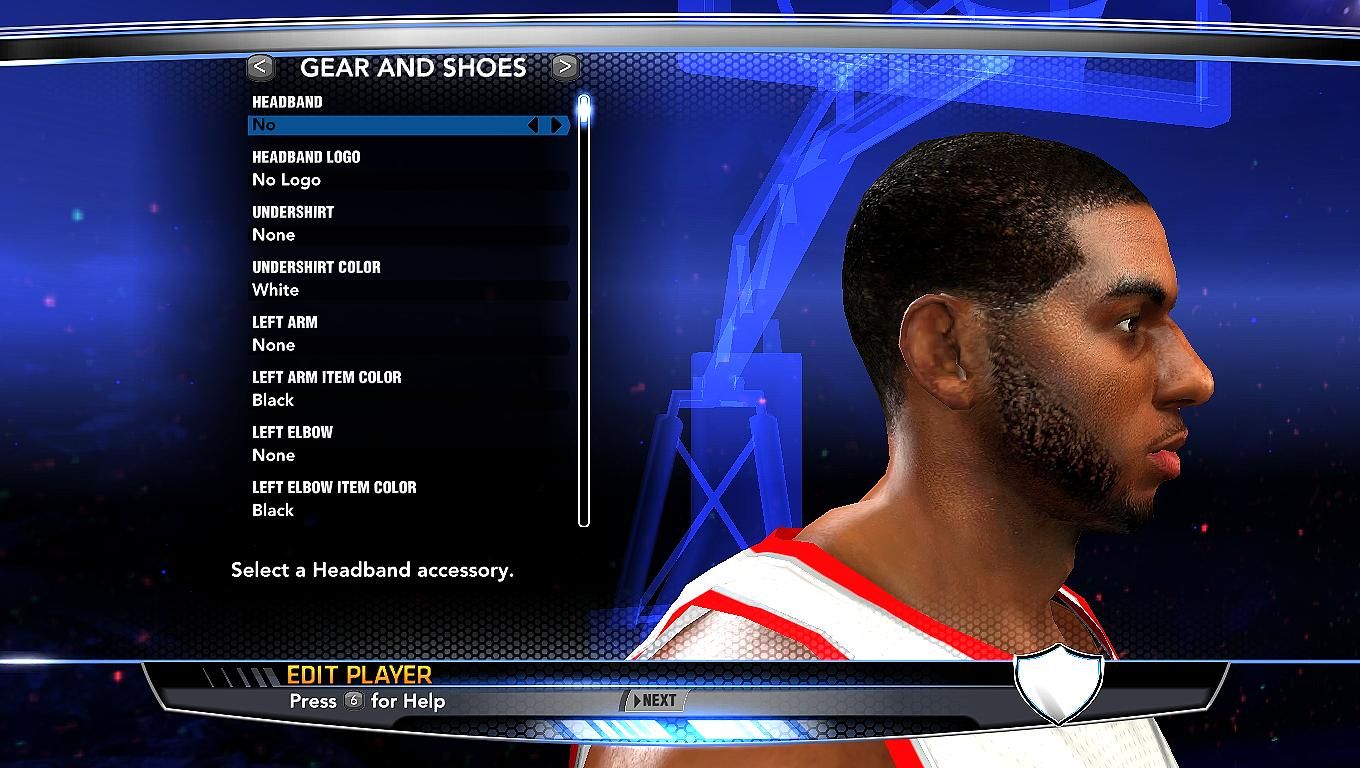This screenshot has height=768, width=1360.
Task: Increase Headband value with right arrow
Action: click(x=557, y=125)
